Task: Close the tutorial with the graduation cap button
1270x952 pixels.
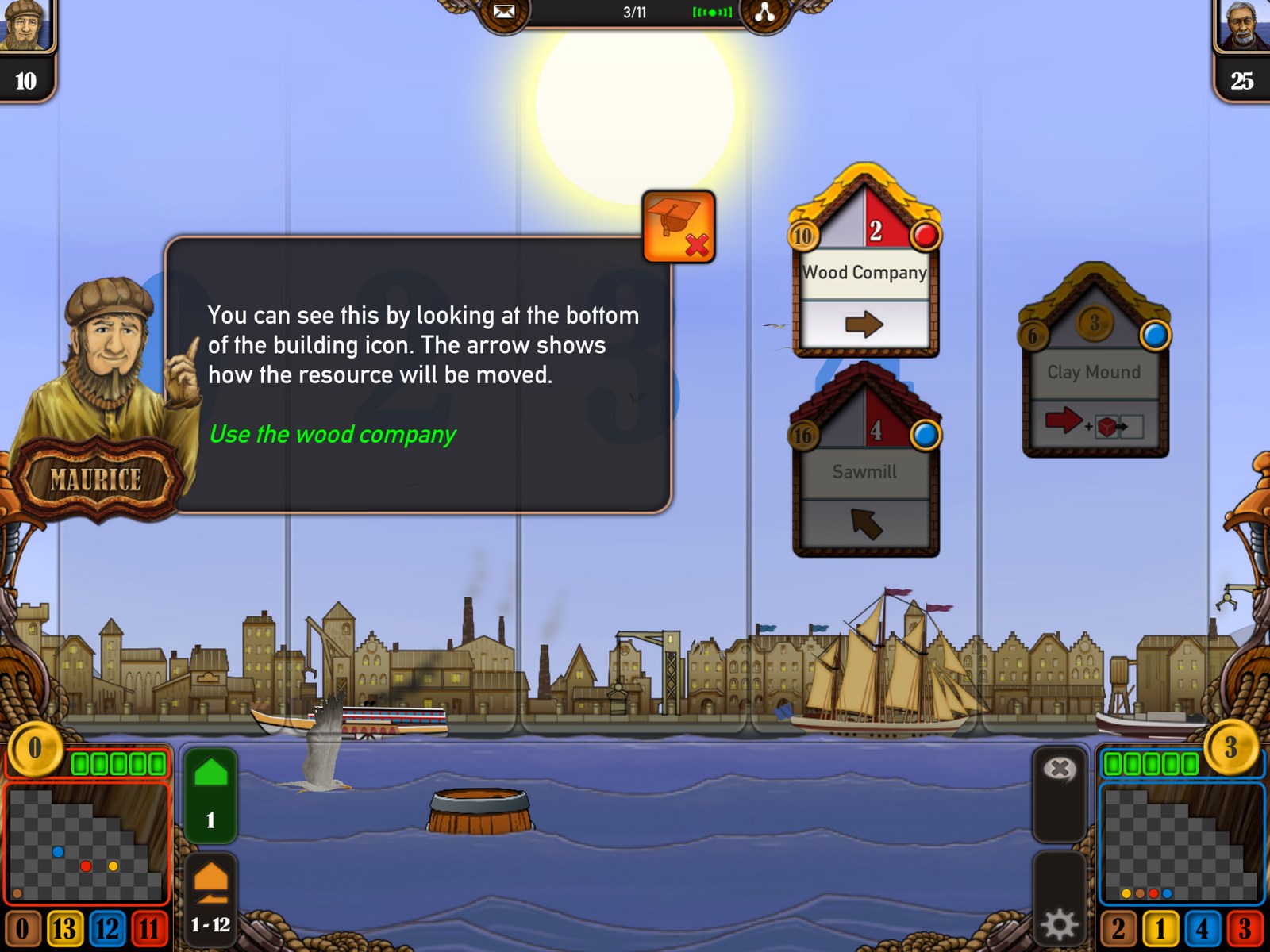Action: pos(679,227)
